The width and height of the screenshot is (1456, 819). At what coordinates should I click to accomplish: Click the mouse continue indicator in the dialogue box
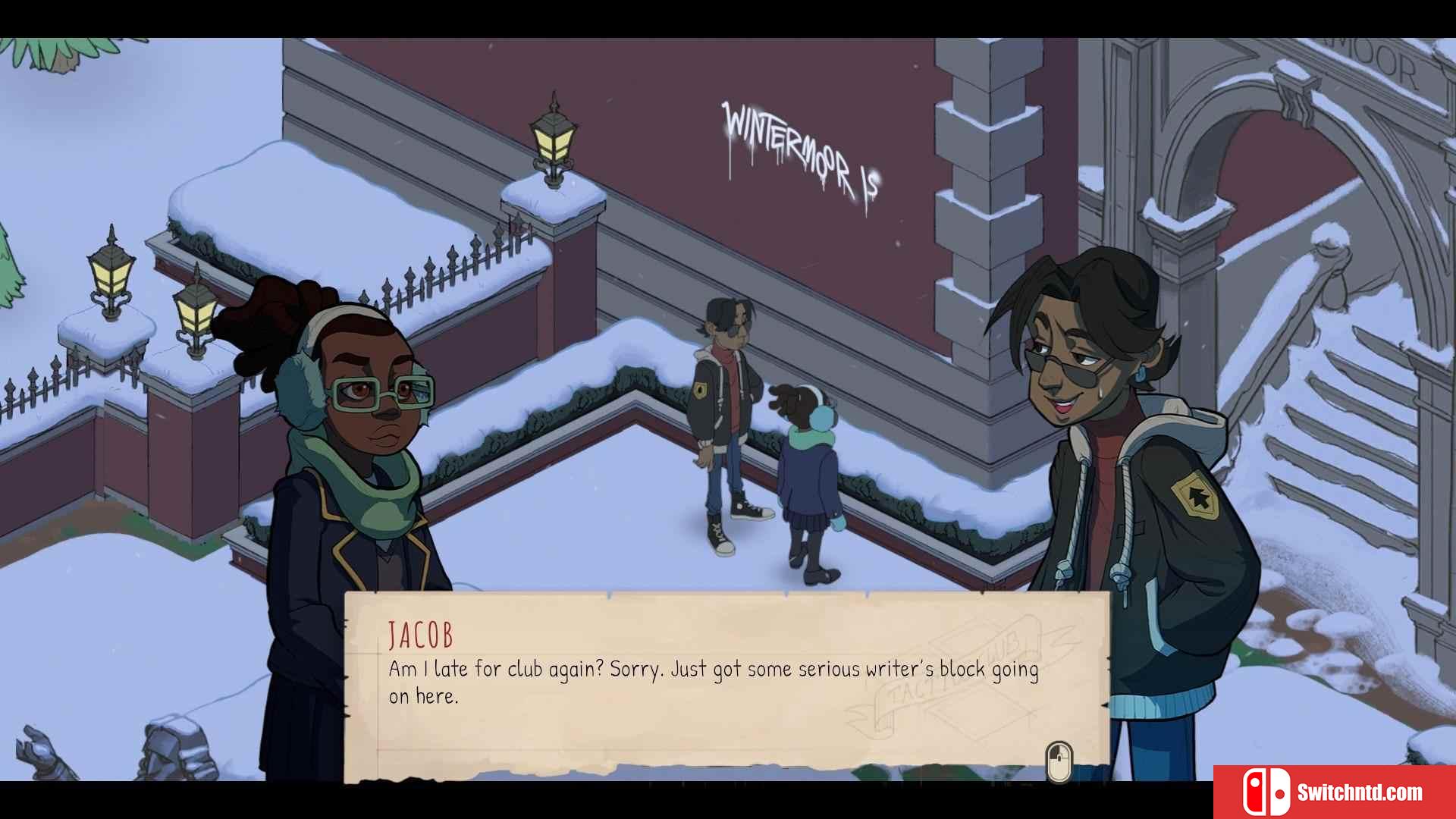1059,761
